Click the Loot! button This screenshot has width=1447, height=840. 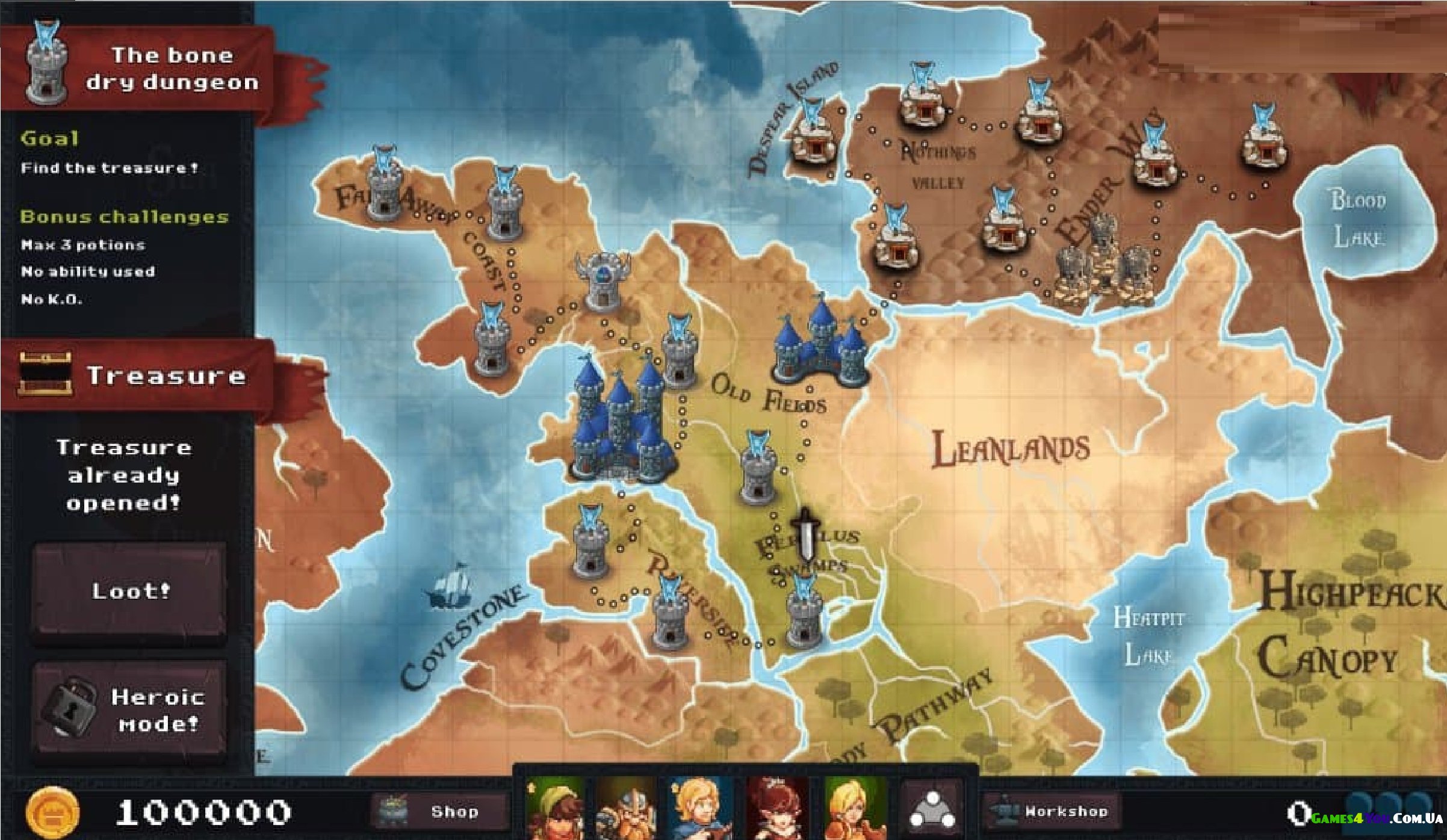130,590
